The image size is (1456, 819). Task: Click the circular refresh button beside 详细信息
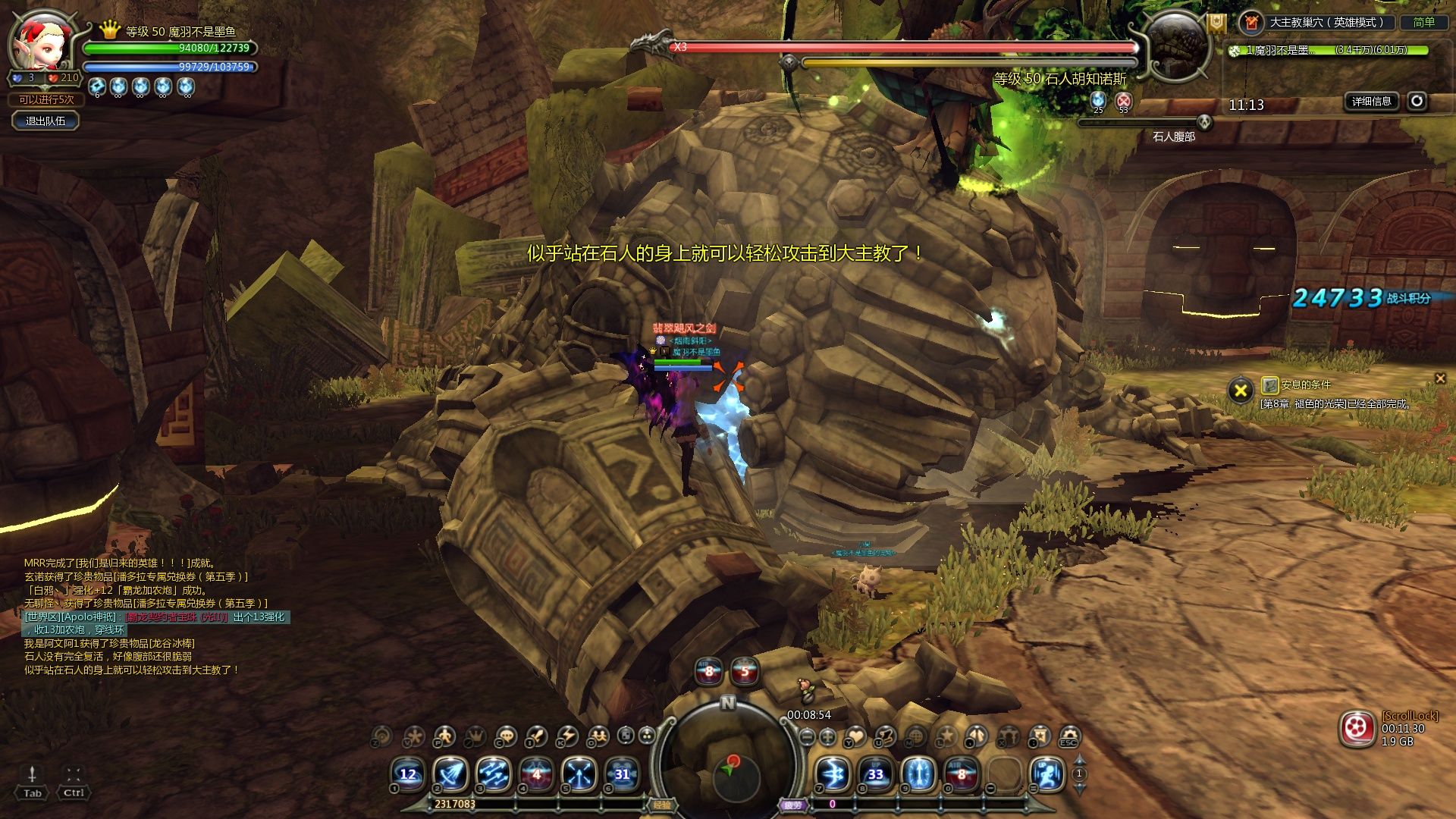click(x=1417, y=101)
